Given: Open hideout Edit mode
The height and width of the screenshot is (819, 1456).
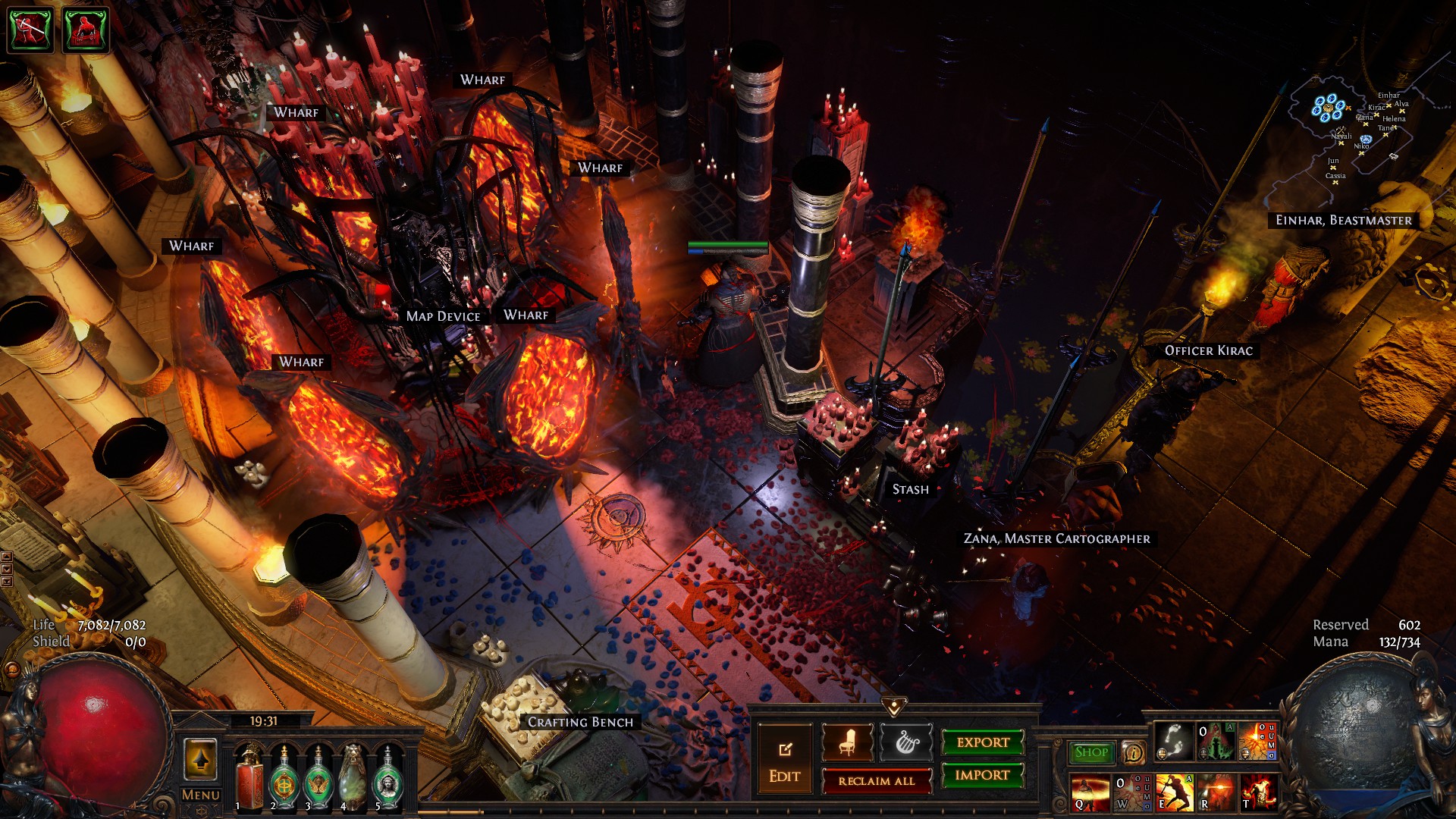Looking at the screenshot, I should coord(784,761).
